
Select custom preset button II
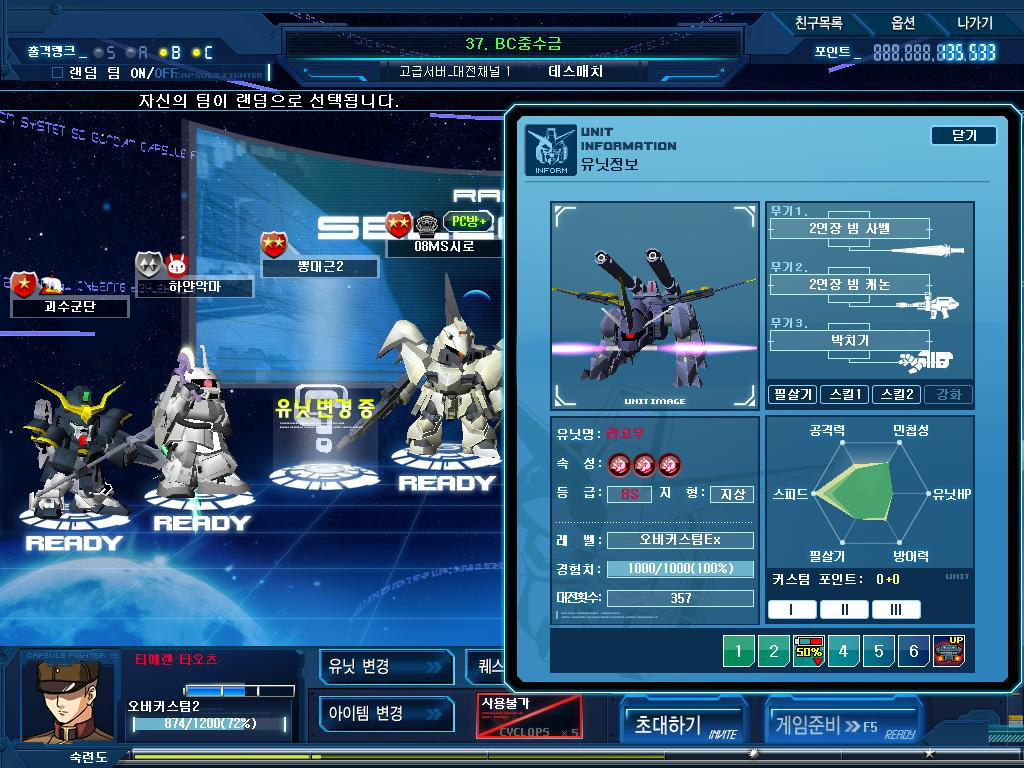(844, 609)
